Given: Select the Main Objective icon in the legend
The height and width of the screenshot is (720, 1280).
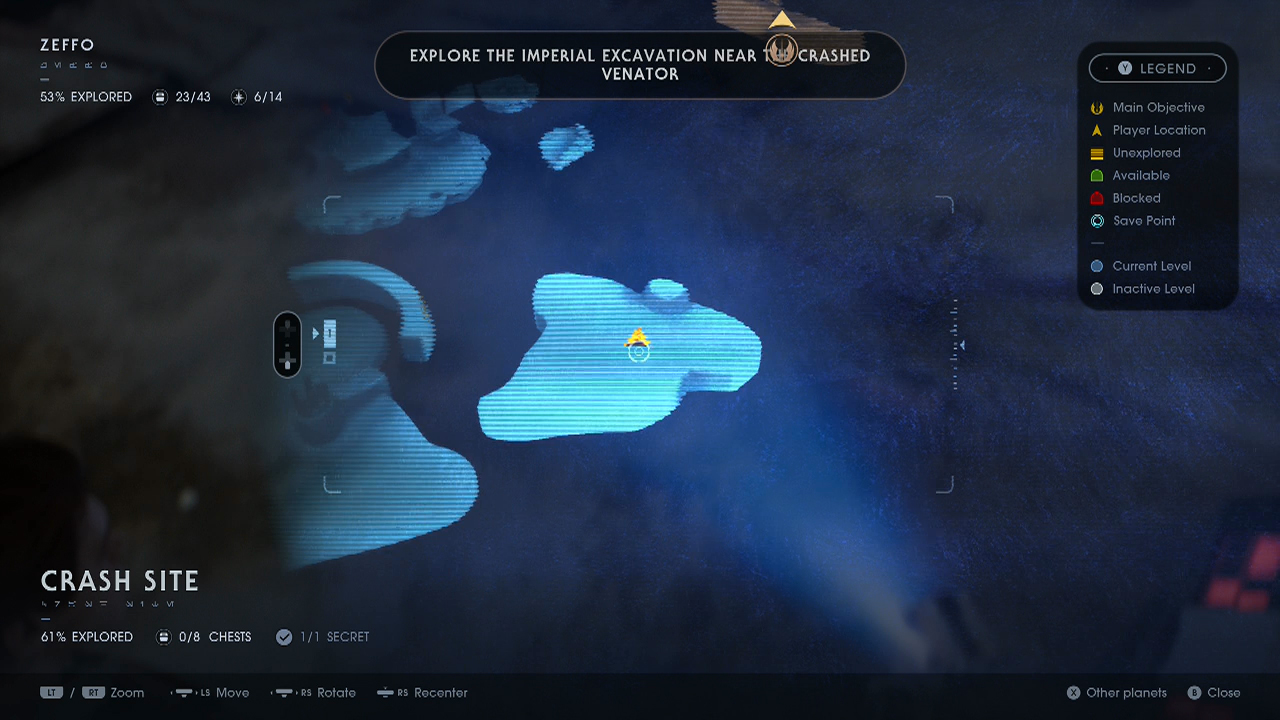Looking at the screenshot, I should click(1096, 107).
